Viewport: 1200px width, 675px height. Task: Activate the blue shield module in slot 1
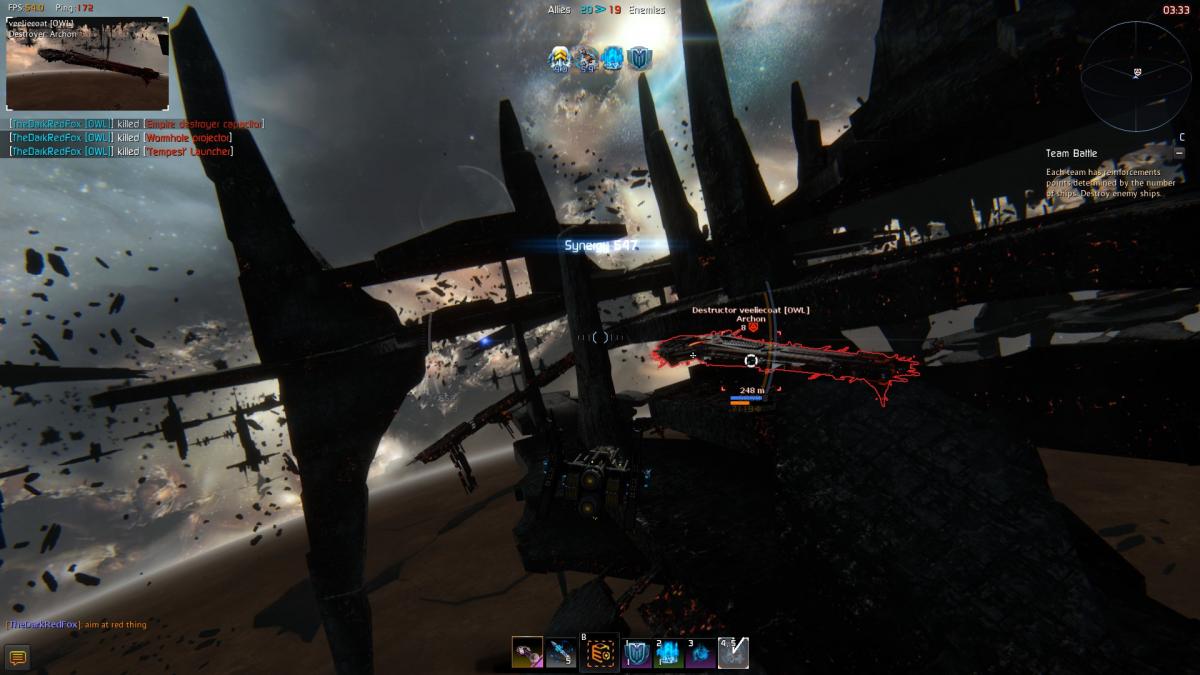638,654
